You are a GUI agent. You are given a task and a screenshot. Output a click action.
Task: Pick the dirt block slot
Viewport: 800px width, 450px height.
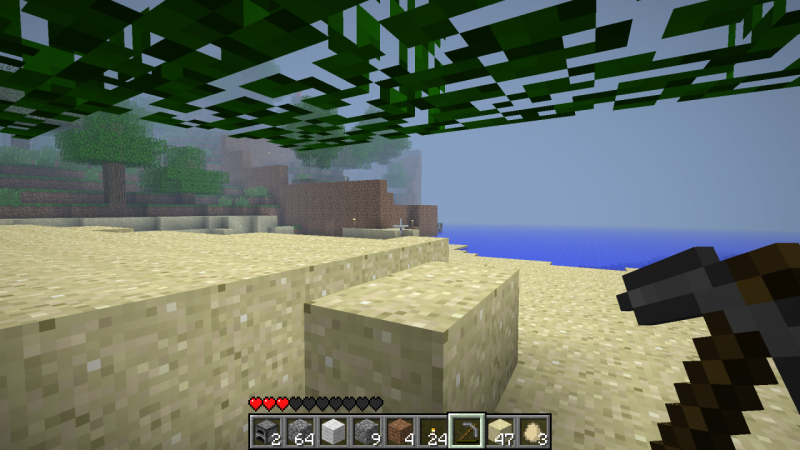(x=399, y=431)
